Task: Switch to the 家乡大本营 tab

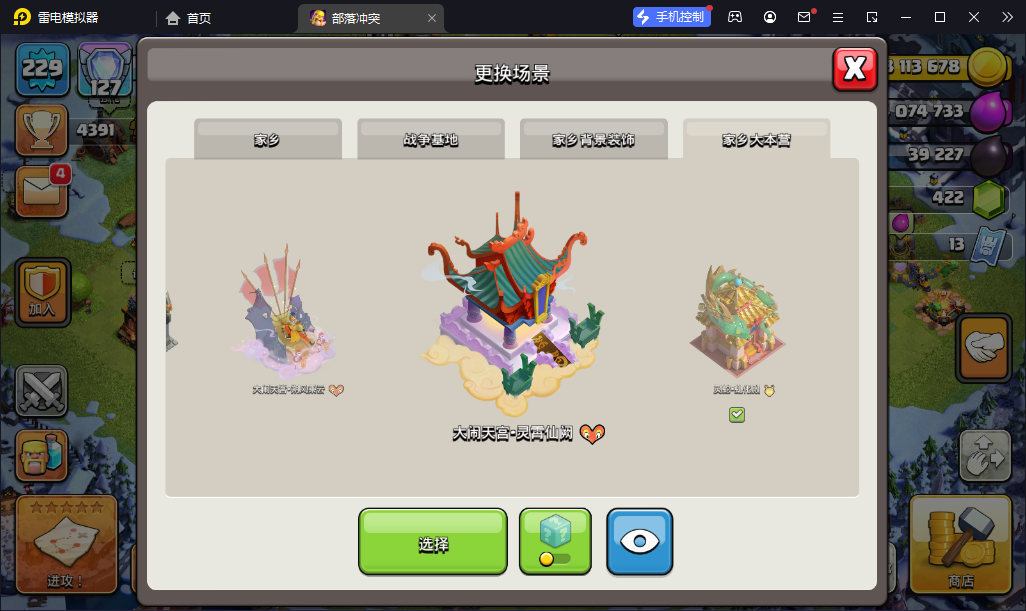Action: (756, 140)
